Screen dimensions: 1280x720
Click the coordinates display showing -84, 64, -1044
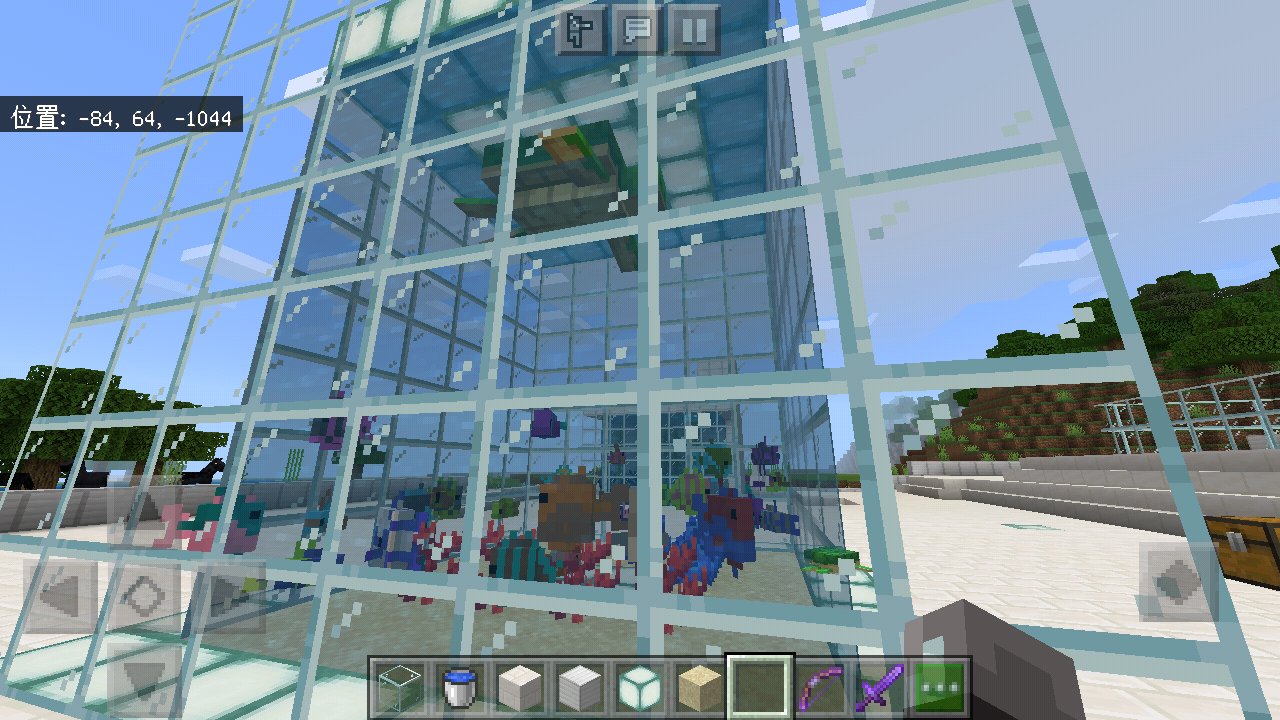[120, 117]
